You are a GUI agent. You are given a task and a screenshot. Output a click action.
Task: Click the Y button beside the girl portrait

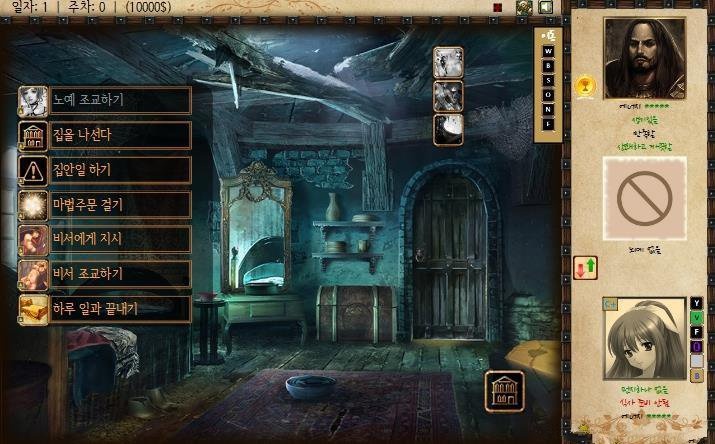click(697, 304)
